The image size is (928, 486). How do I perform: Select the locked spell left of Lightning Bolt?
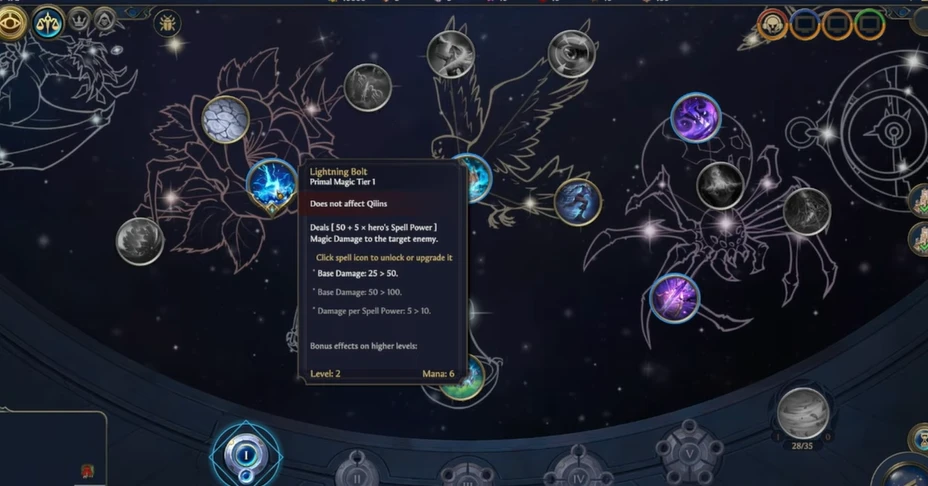[x=139, y=241]
